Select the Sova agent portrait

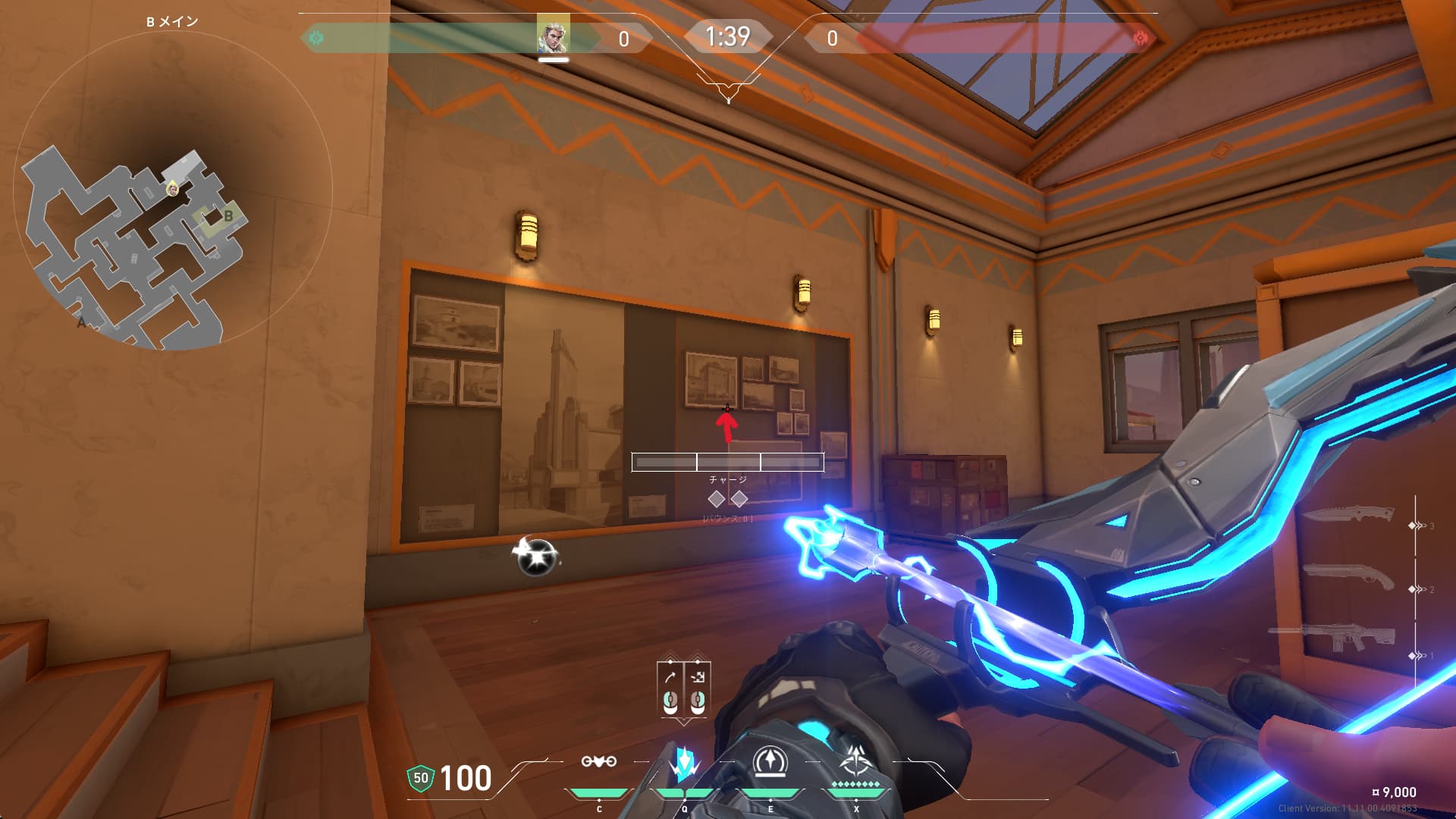coord(553,36)
